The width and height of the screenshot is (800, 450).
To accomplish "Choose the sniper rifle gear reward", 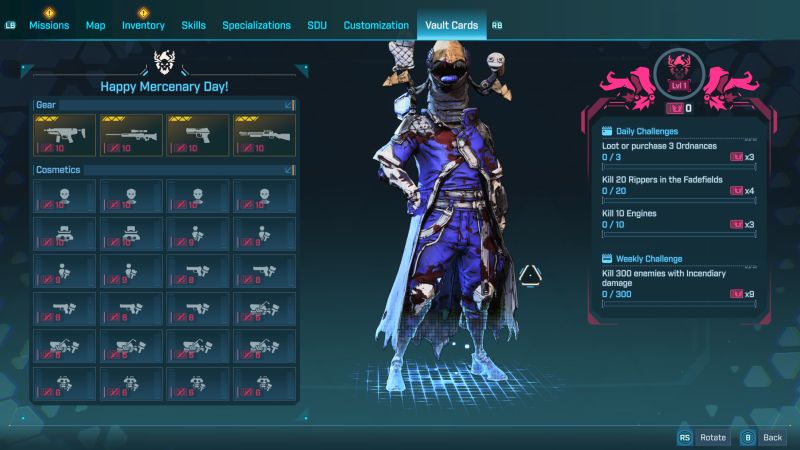I will [x=131, y=135].
